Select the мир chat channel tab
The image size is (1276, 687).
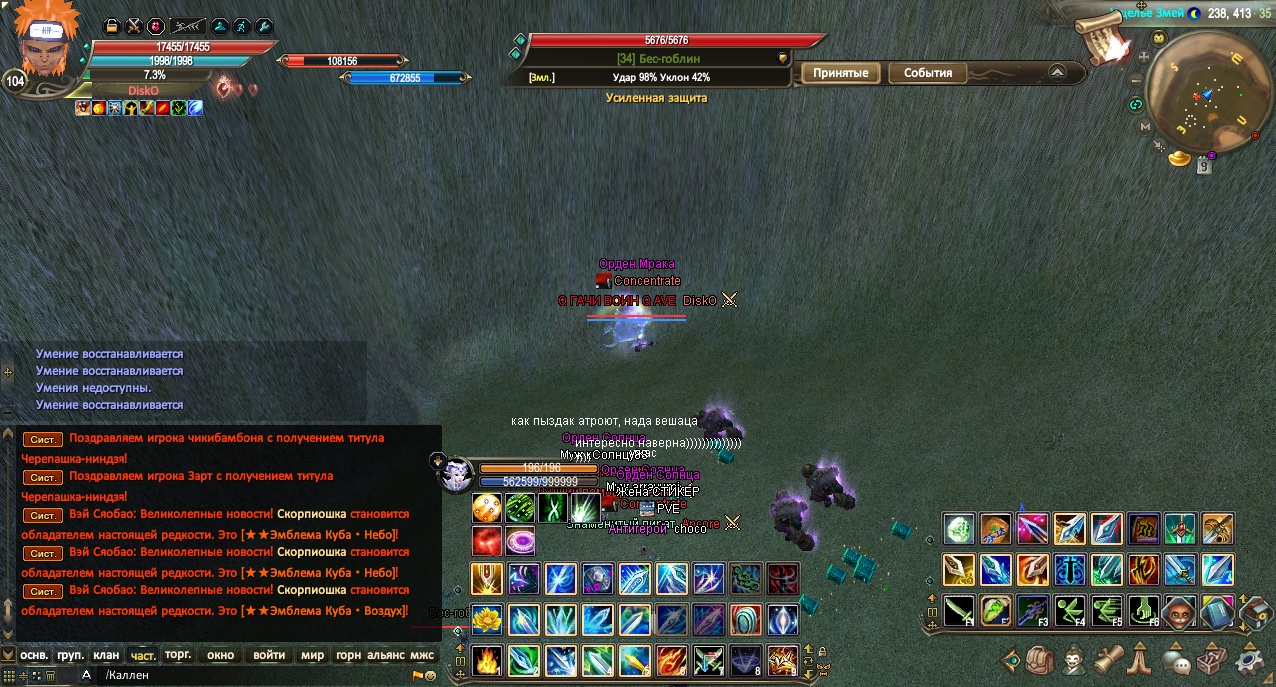coord(313,656)
